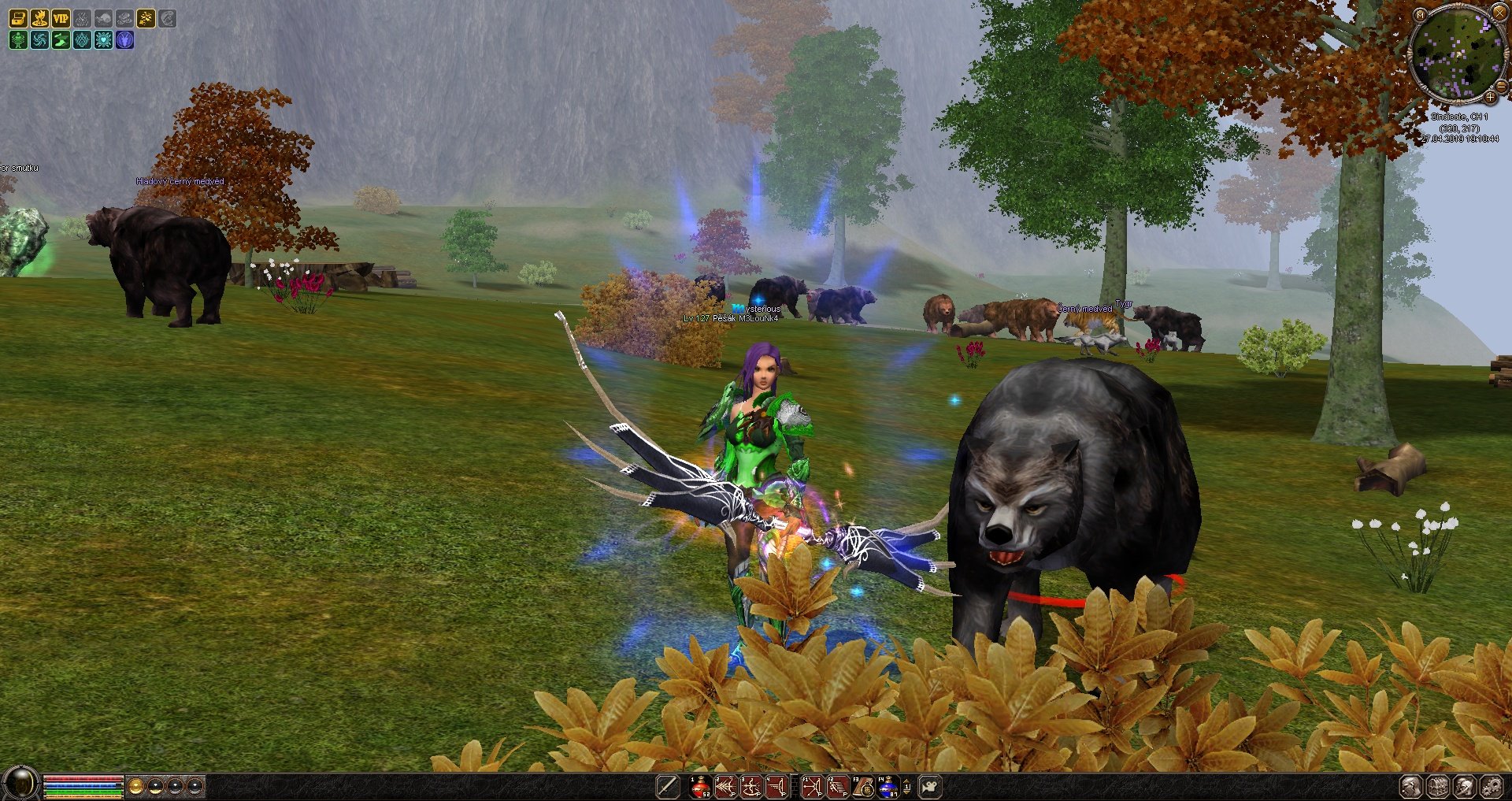Toggle the camera mode button
This screenshot has width=1512, height=801.
[x=930, y=786]
